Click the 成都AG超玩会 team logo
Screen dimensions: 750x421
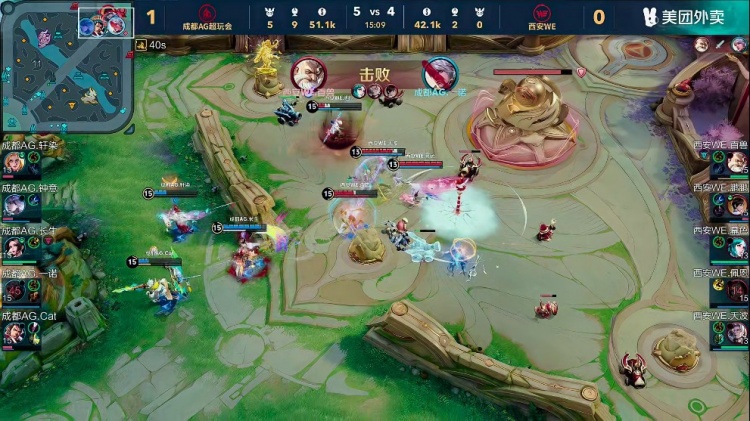point(207,12)
